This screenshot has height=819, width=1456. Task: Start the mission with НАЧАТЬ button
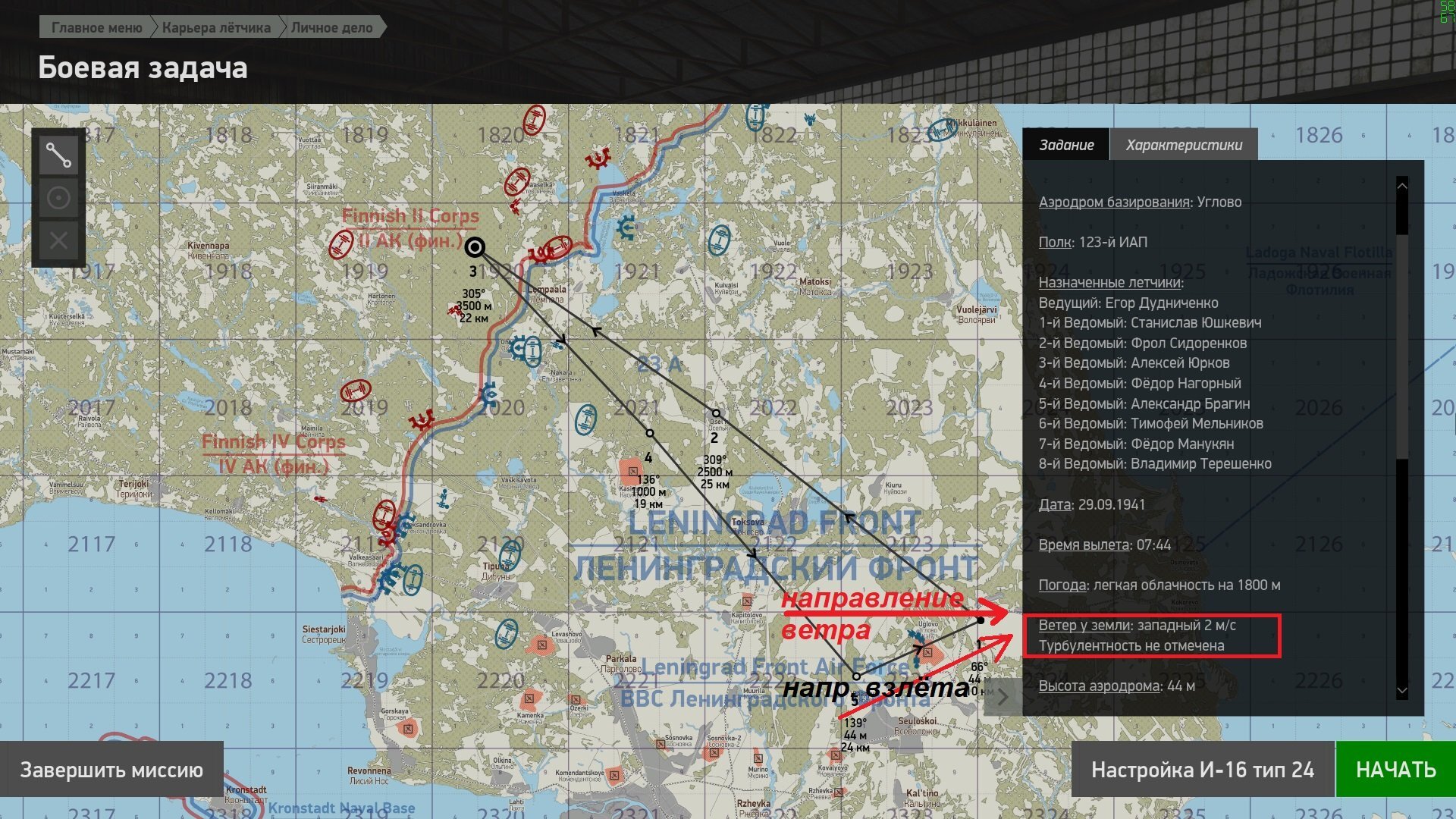[x=1395, y=770]
